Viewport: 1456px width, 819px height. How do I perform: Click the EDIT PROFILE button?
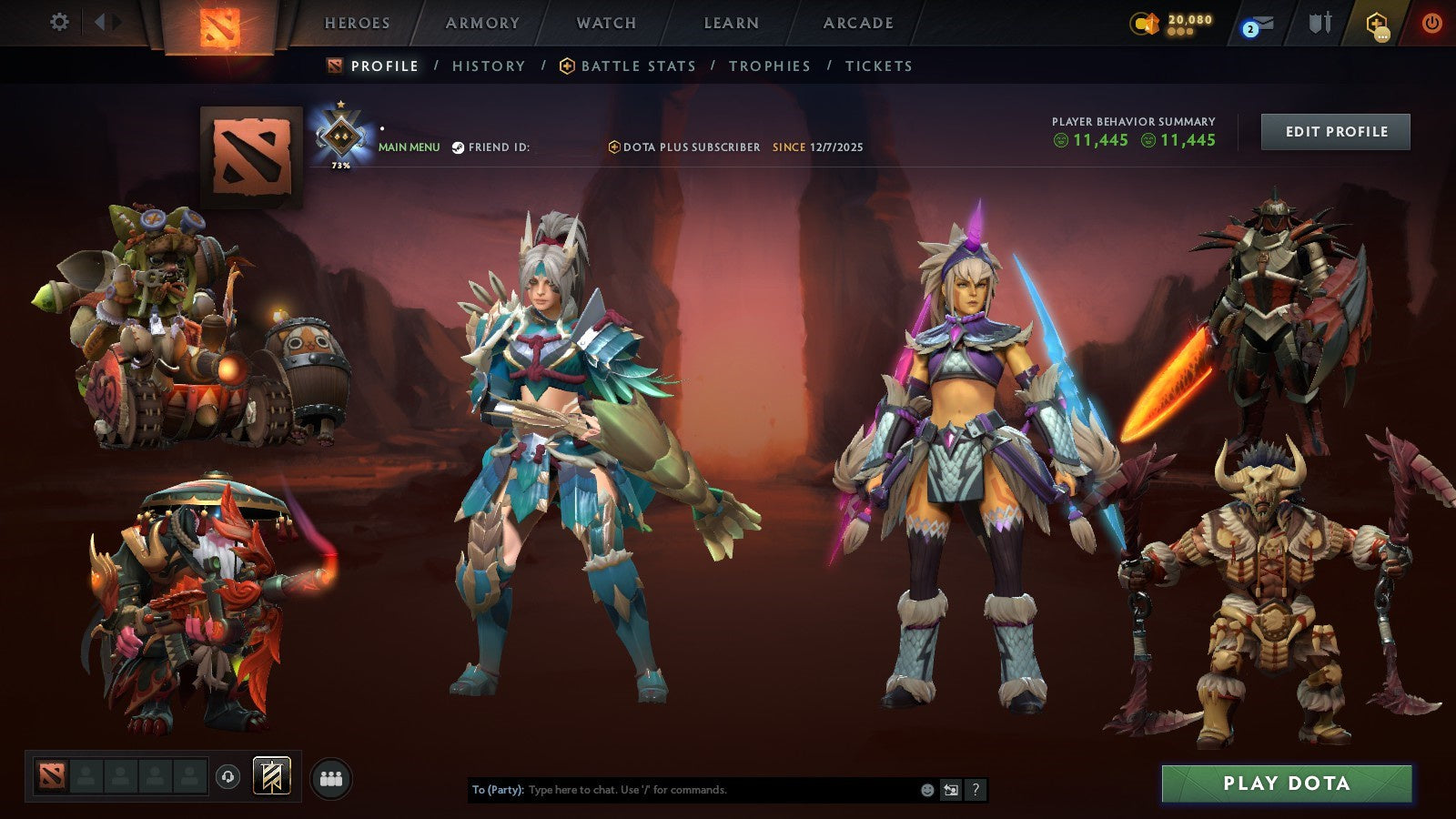coord(1335,131)
